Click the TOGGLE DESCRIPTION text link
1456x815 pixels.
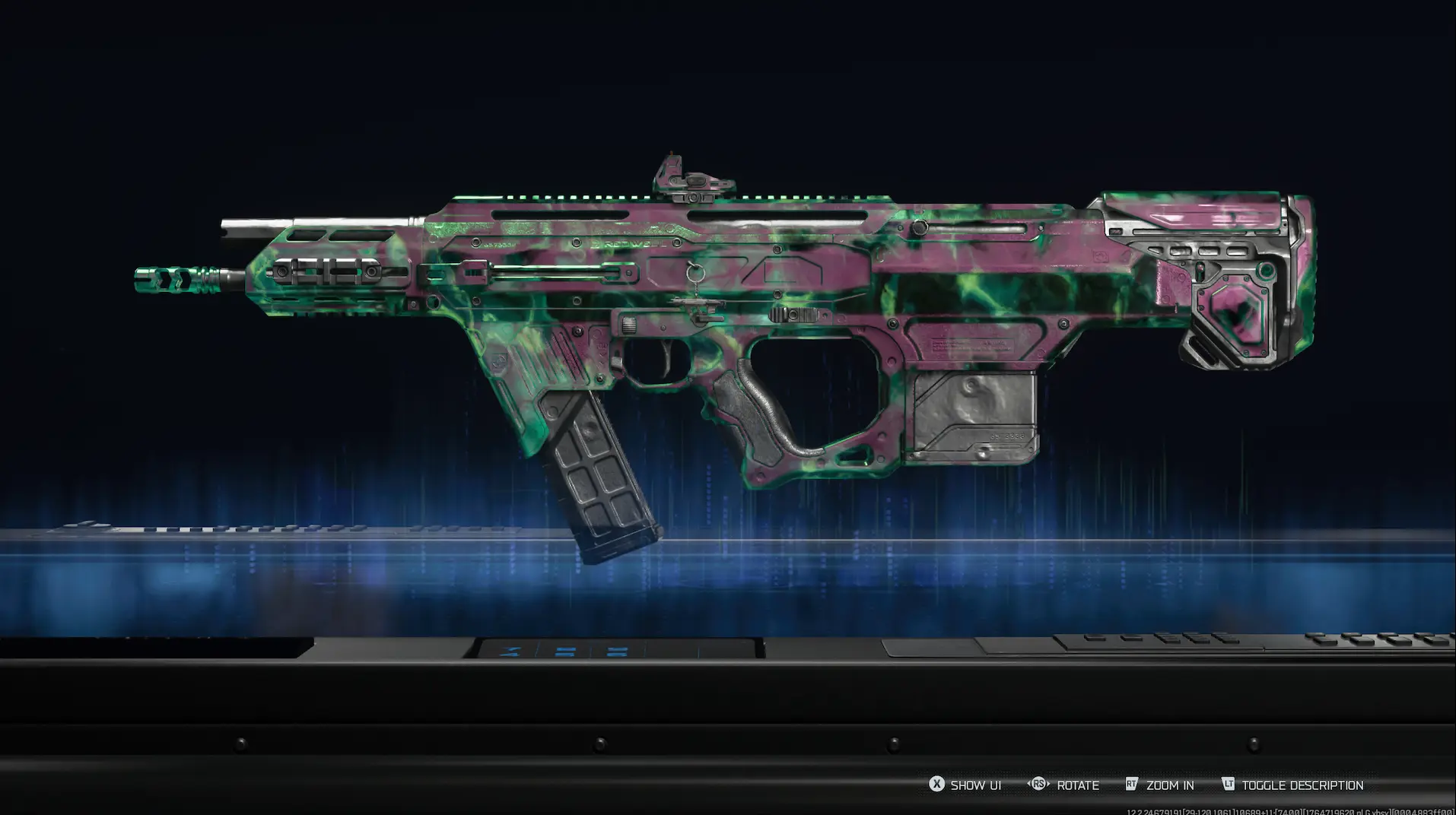tap(1301, 785)
